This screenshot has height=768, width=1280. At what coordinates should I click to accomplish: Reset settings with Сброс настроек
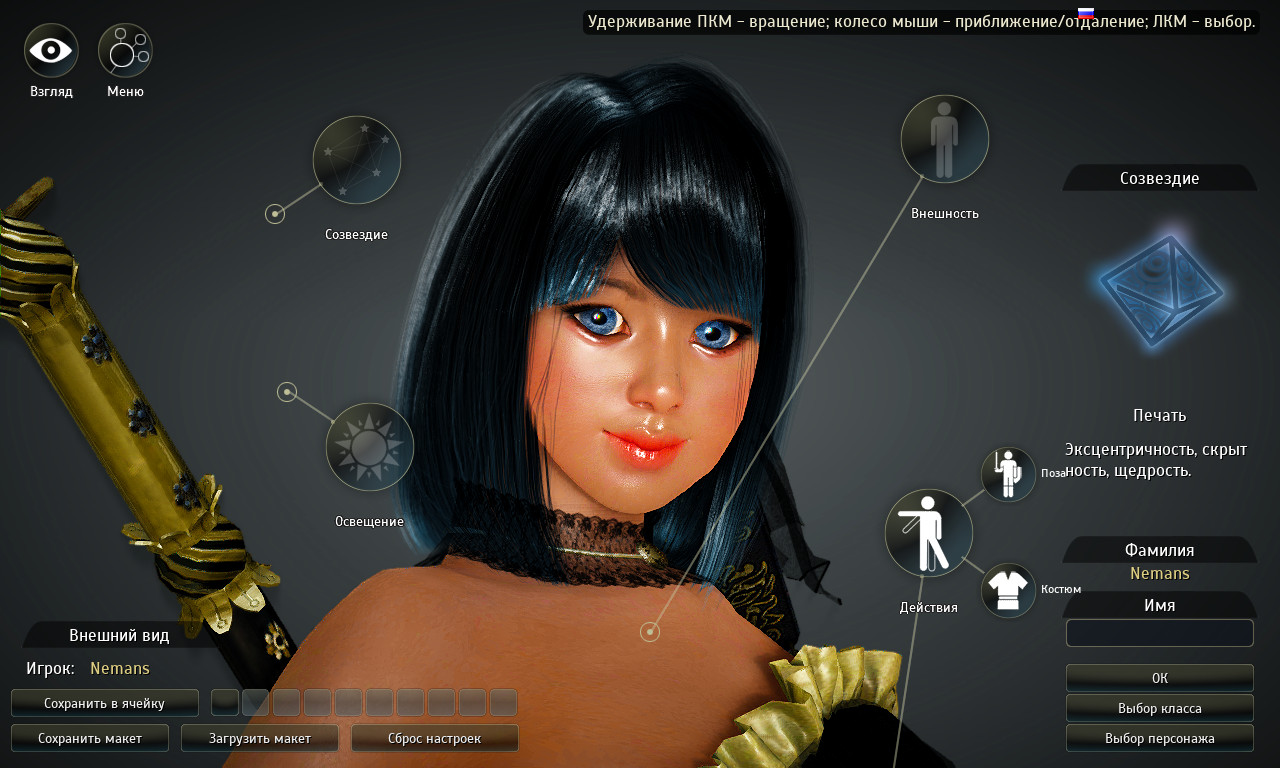(x=434, y=738)
